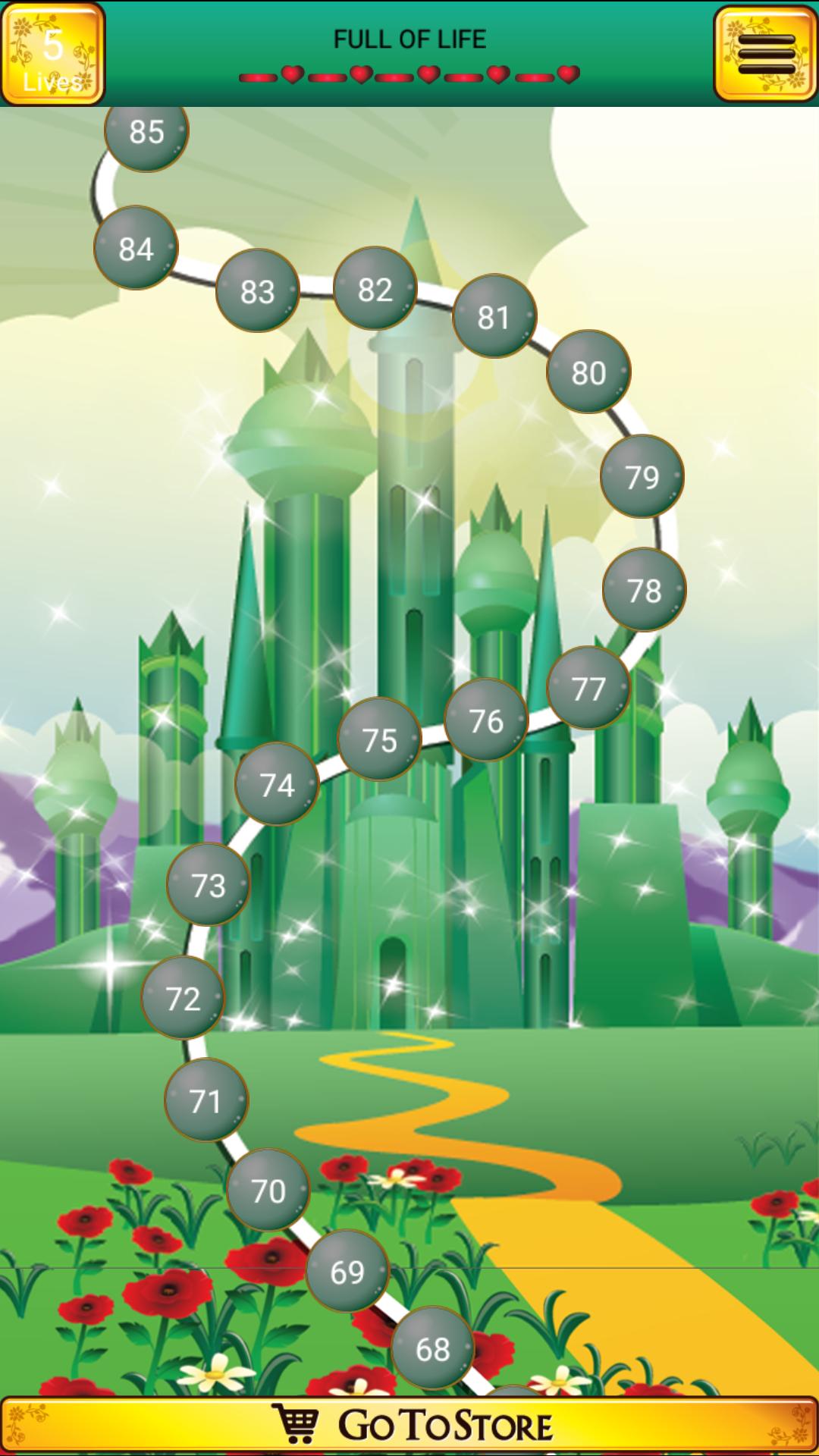Select level 73 bubble
The height and width of the screenshot is (1456, 819).
click(209, 884)
